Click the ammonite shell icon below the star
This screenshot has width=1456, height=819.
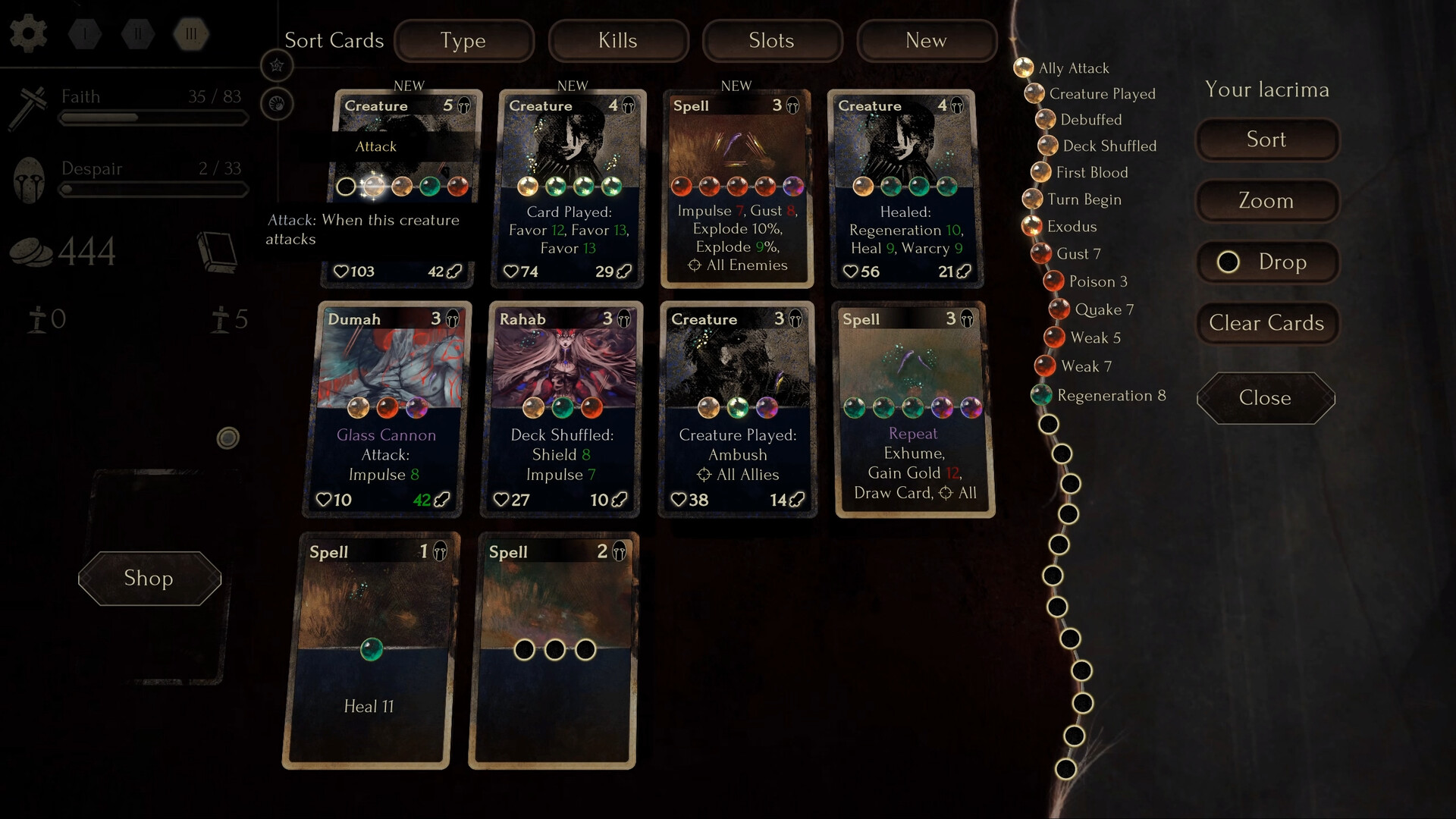pos(278,104)
